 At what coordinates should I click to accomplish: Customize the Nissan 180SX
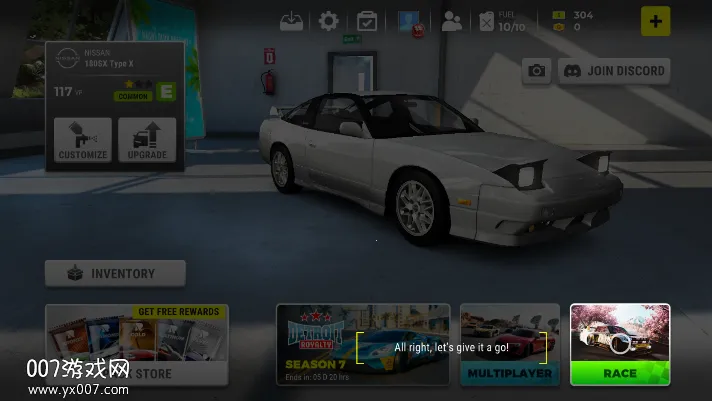click(x=83, y=140)
